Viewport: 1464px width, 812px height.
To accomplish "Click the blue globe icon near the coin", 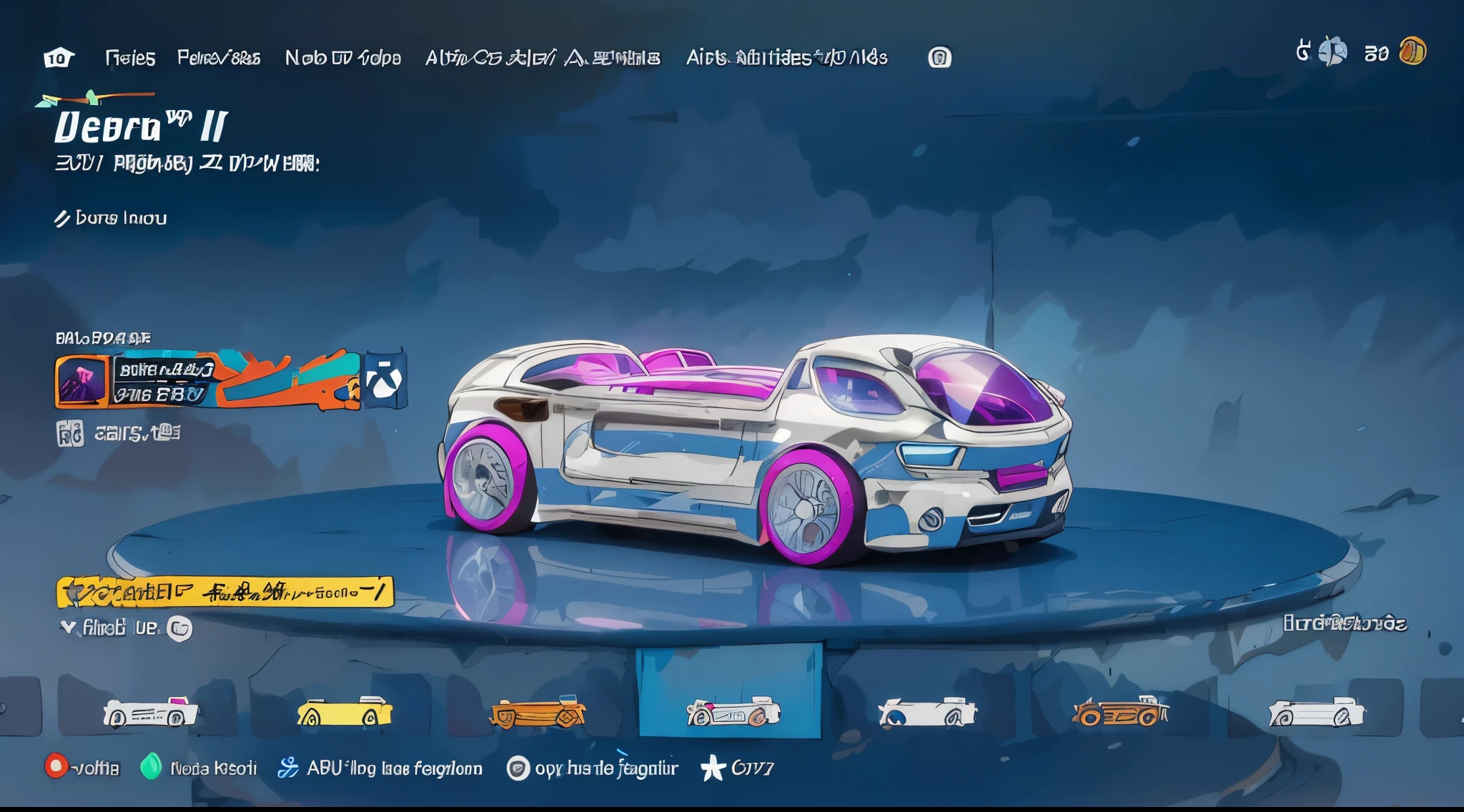I will 1332,51.
